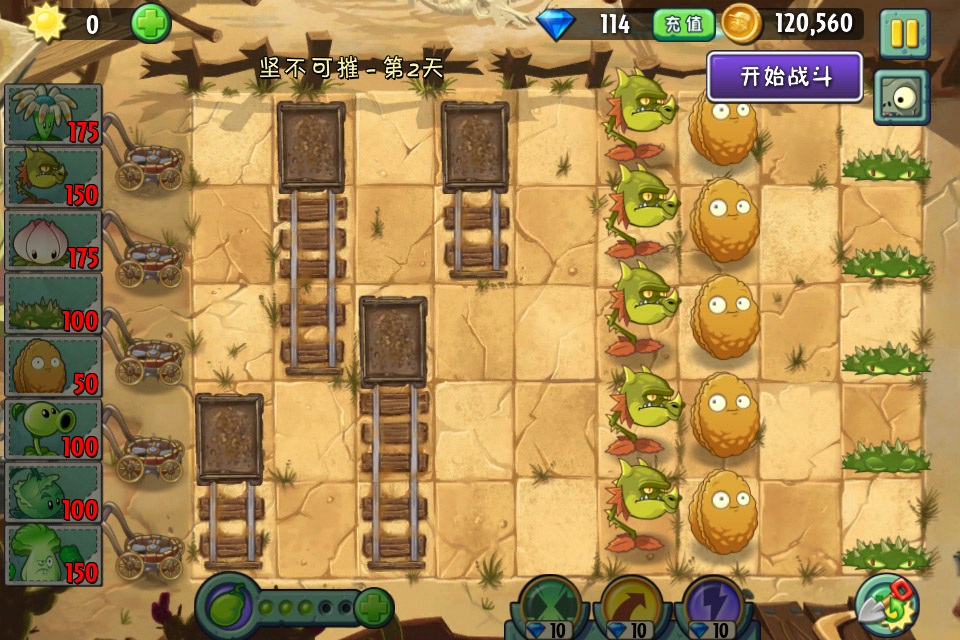Pause the game
The width and height of the screenshot is (960, 640).
click(904, 32)
